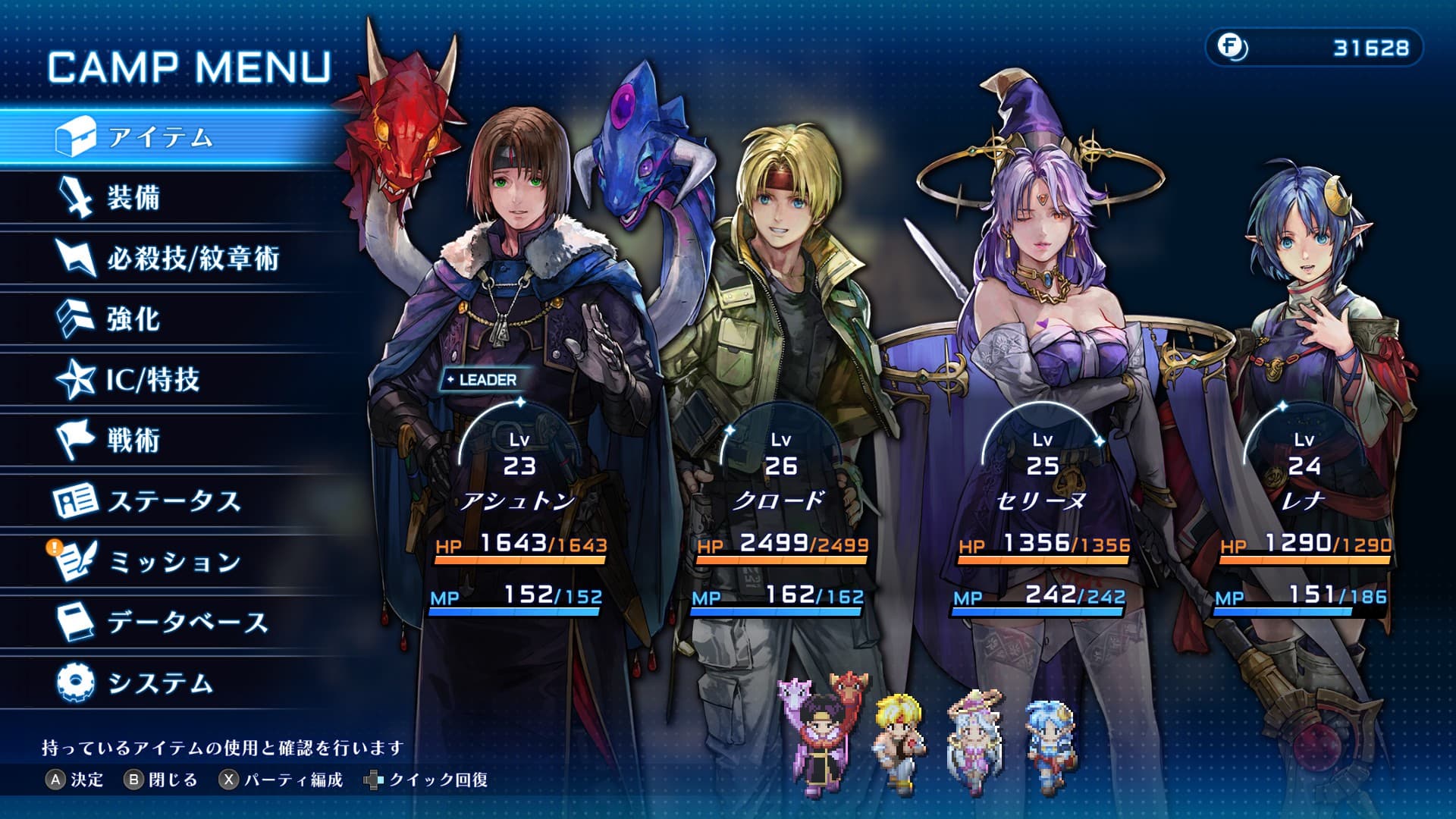
Task: Open the アイテム (Items) menu
Action: point(161,137)
